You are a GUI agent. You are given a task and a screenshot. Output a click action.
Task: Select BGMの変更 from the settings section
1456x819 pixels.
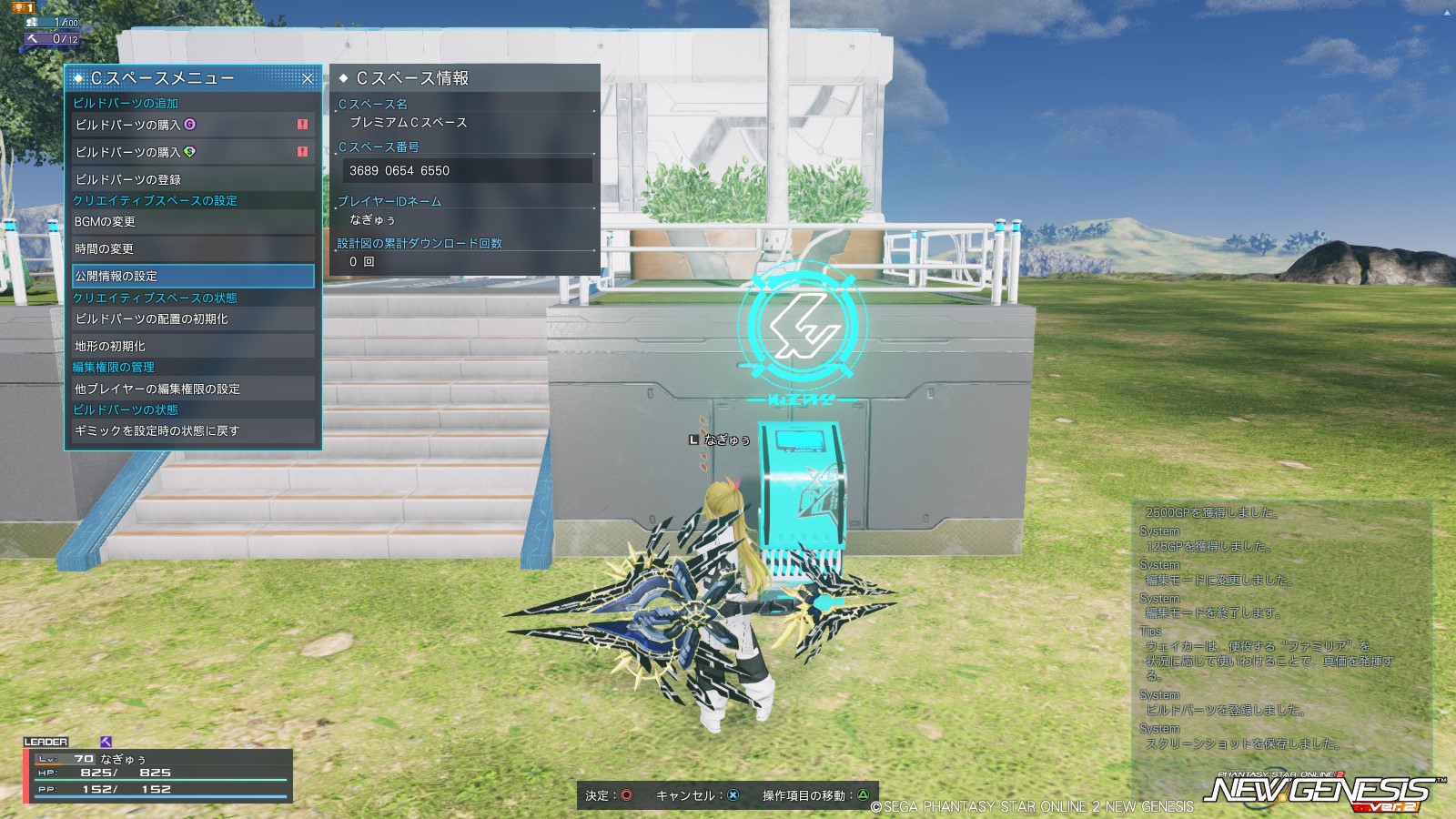tap(191, 222)
